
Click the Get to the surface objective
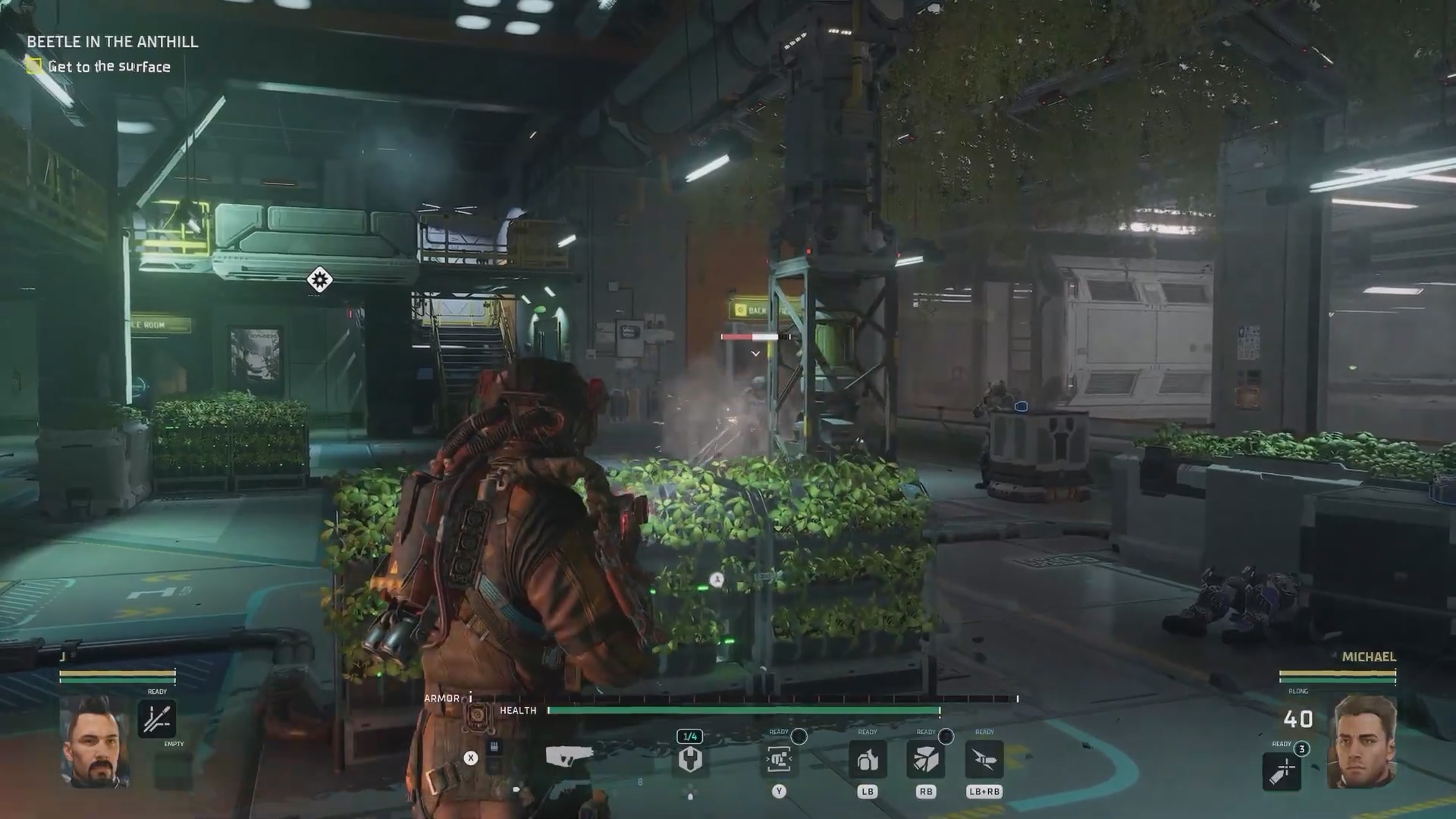point(108,67)
